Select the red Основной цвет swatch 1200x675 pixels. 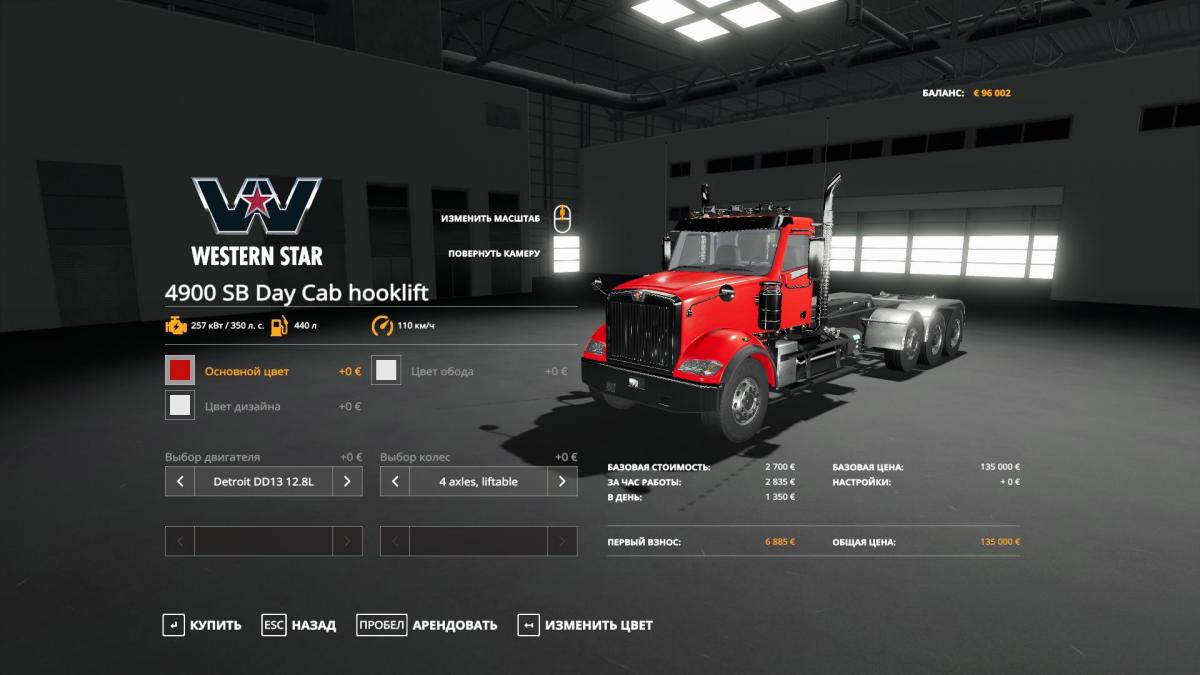(180, 371)
